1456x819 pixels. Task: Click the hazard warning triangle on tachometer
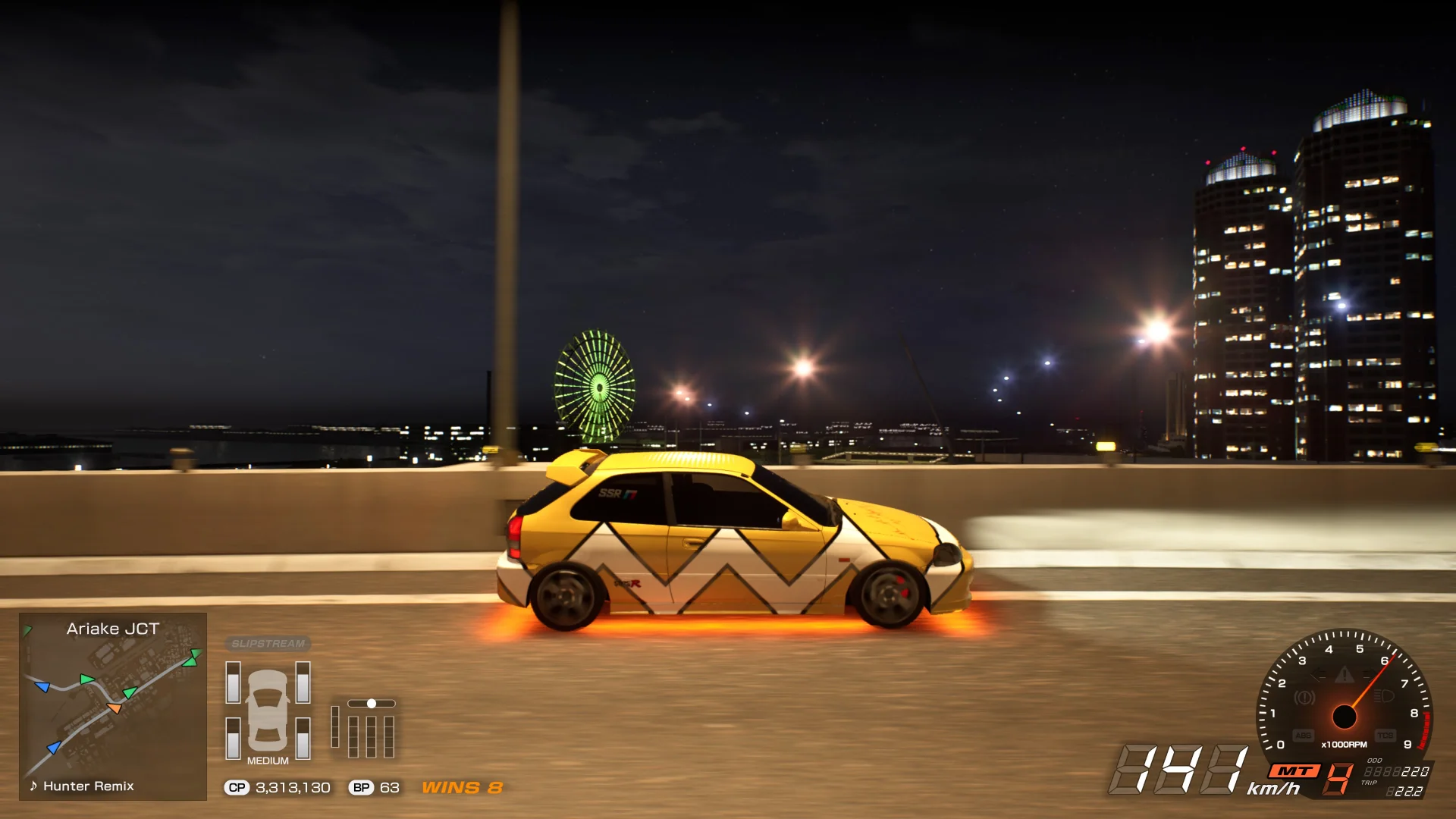[x=1344, y=674]
